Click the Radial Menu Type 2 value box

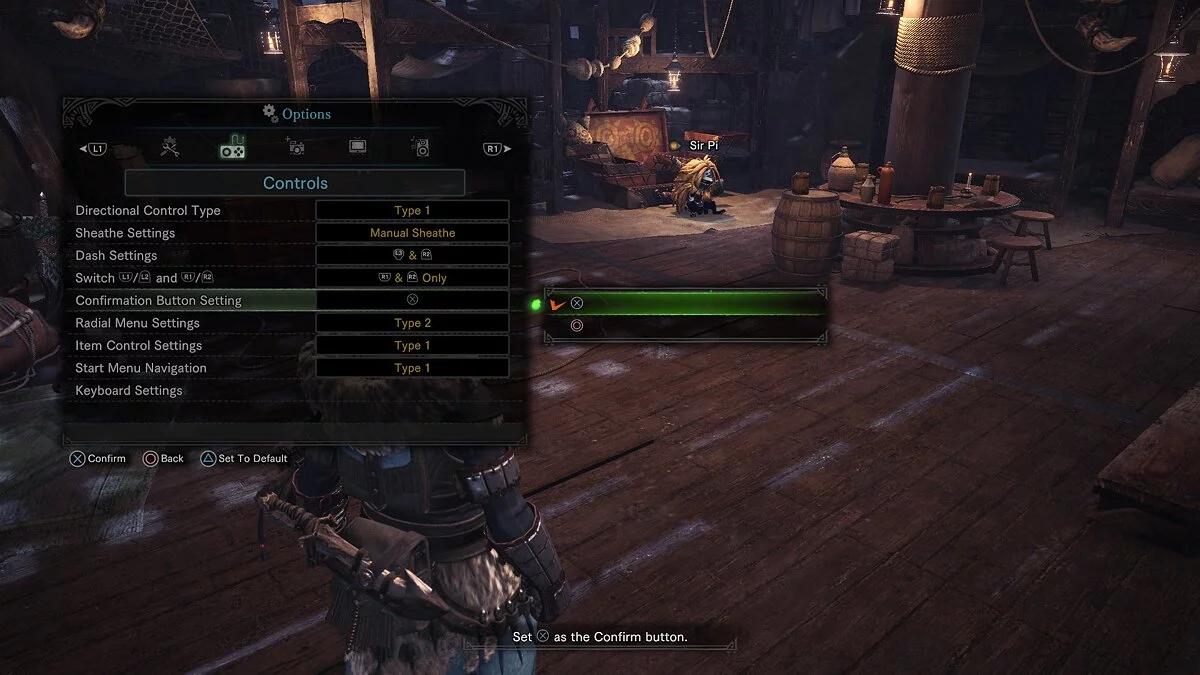click(x=412, y=323)
